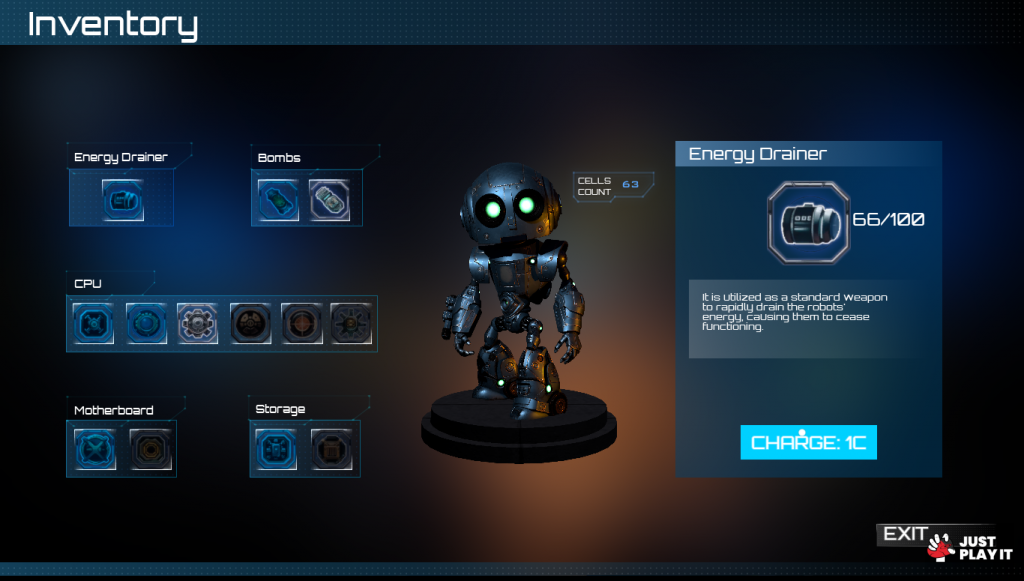Select the blue Storage module slot
Viewport: 1024px width, 581px height.
pos(276,449)
